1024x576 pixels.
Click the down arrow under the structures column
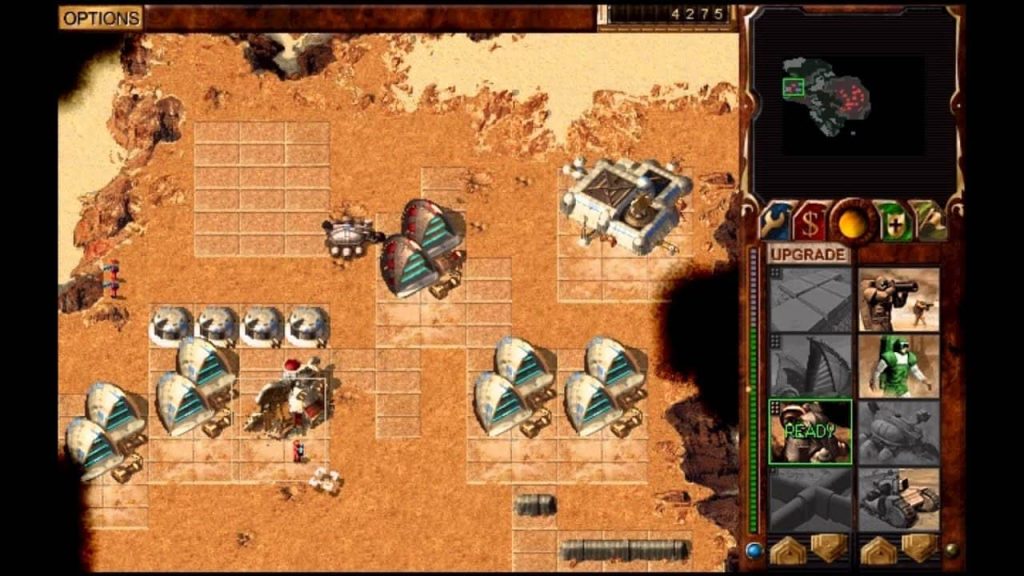tap(828, 549)
